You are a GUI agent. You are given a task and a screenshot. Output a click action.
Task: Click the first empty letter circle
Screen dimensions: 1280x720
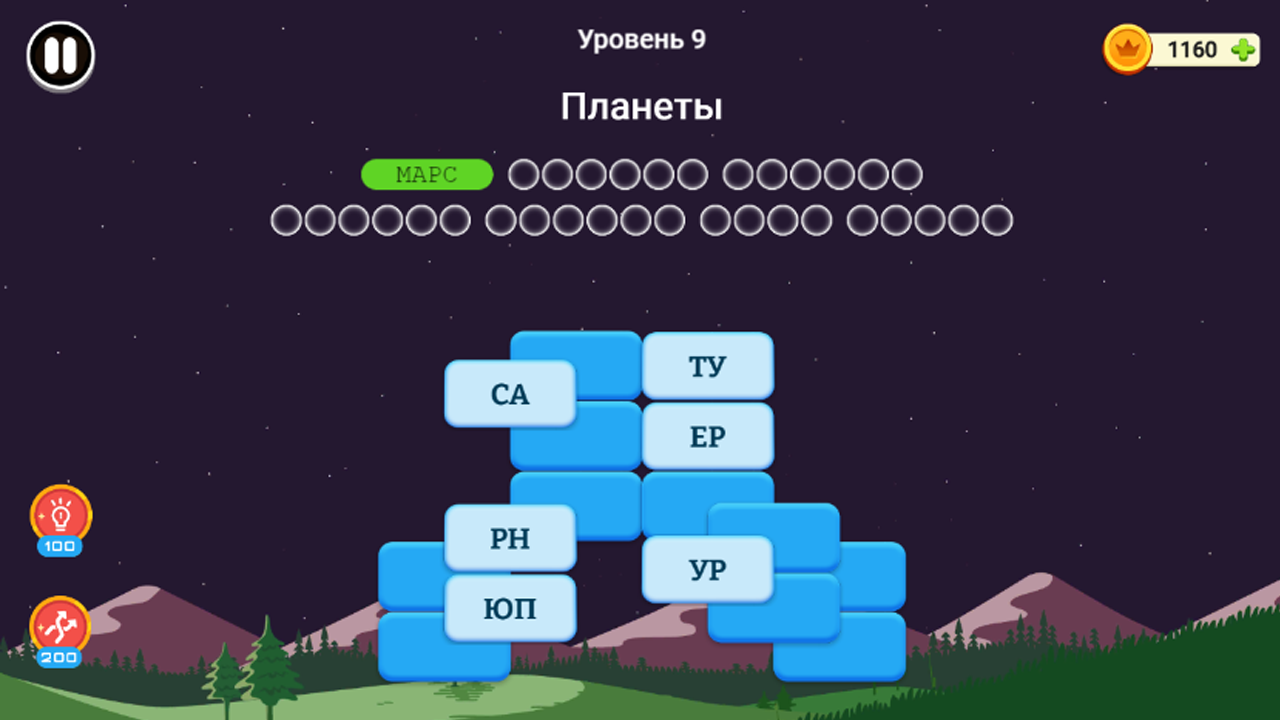click(x=522, y=174)
